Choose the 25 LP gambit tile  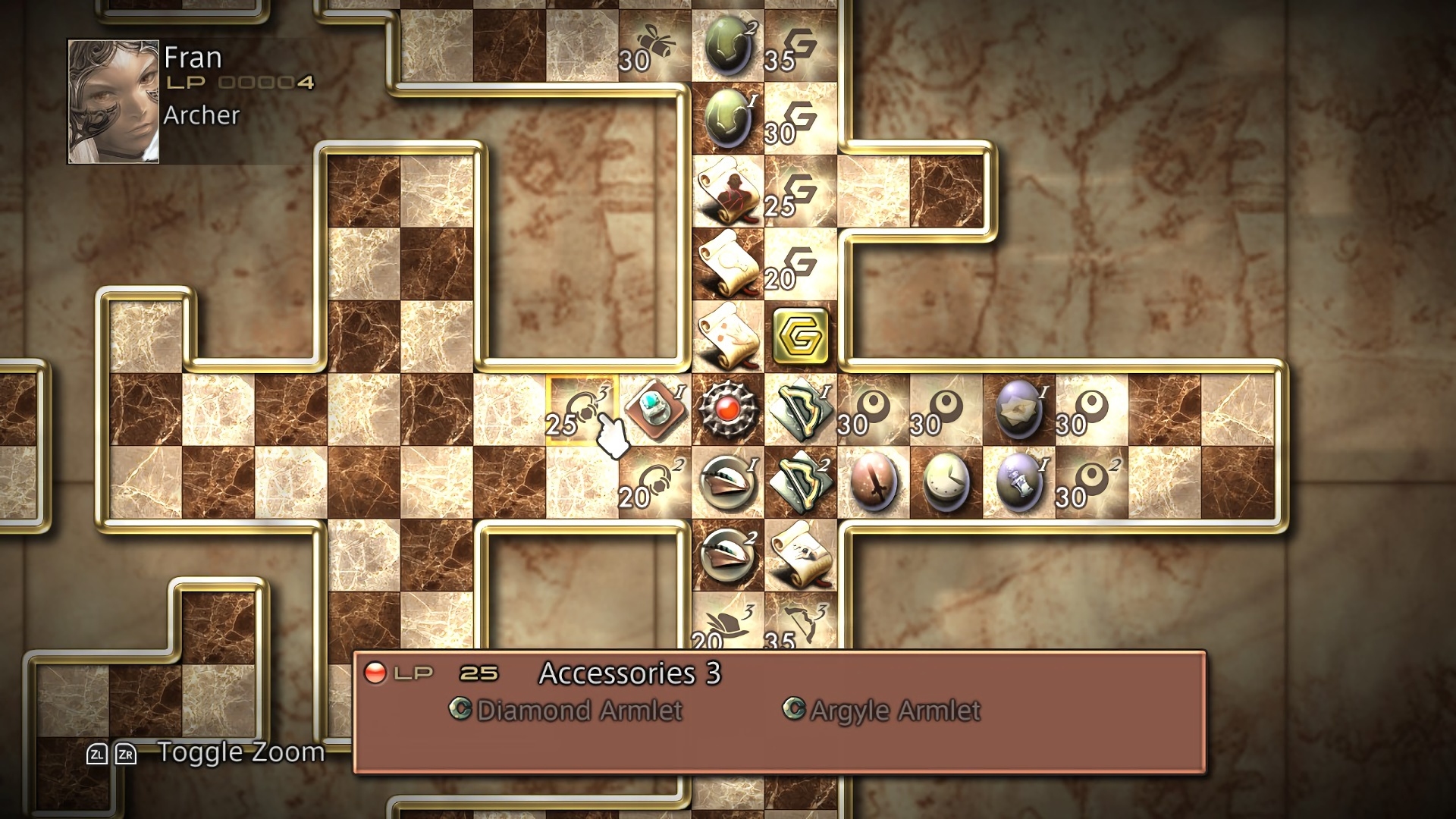tap(800, 190)
